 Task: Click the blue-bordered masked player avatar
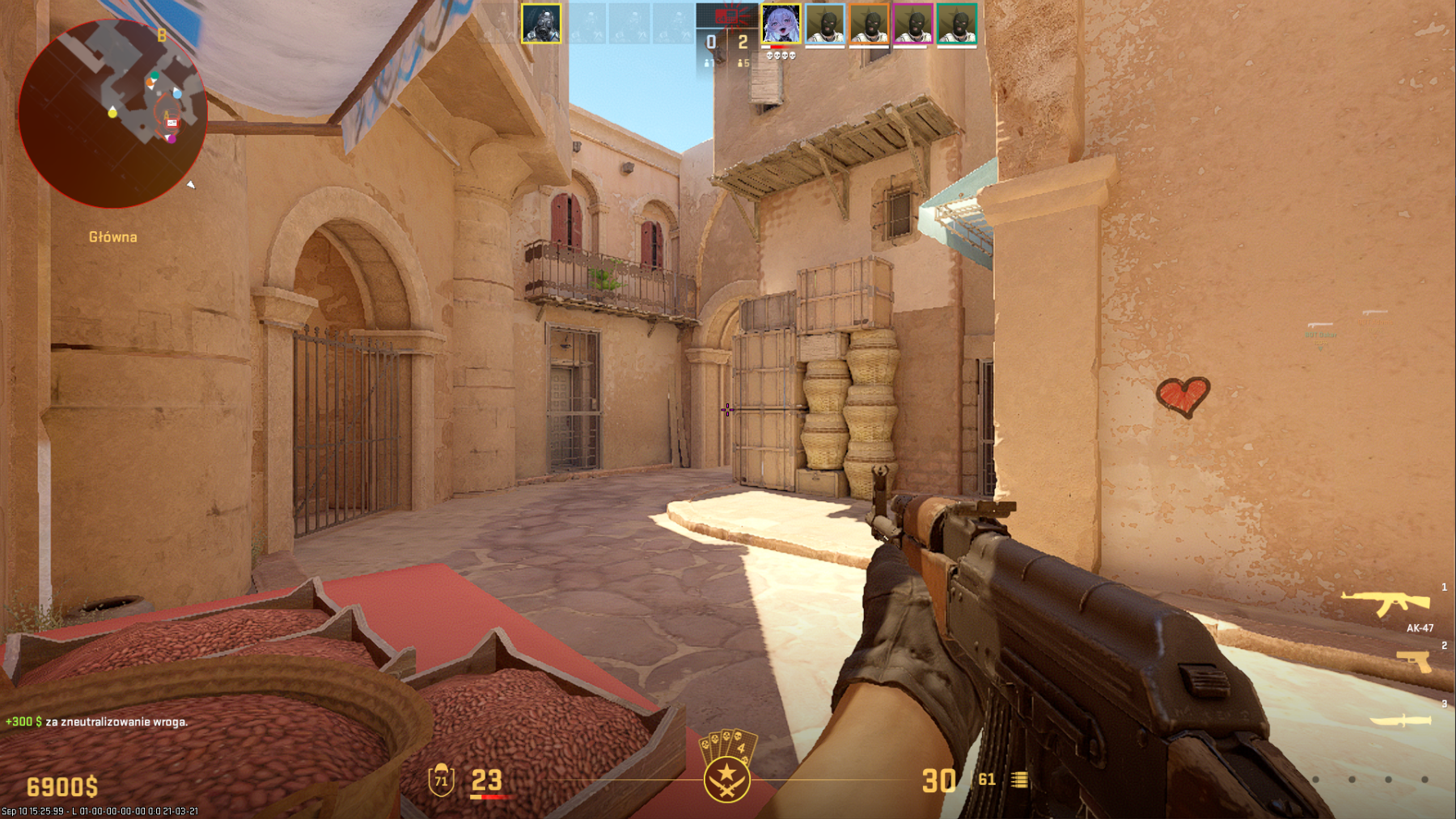pos(825,24)
